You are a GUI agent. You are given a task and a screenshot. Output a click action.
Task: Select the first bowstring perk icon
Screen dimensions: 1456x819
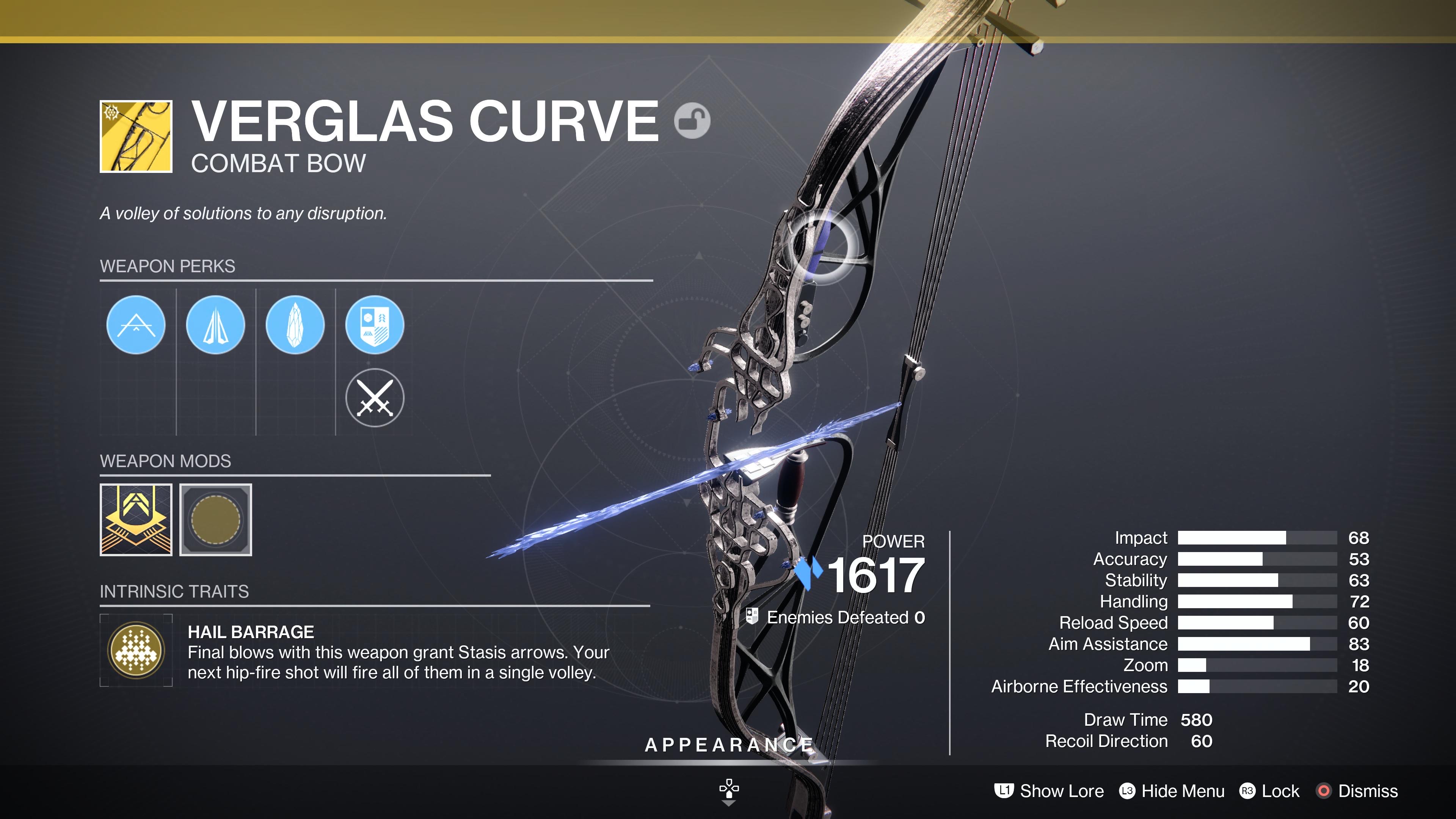point(136,325)
